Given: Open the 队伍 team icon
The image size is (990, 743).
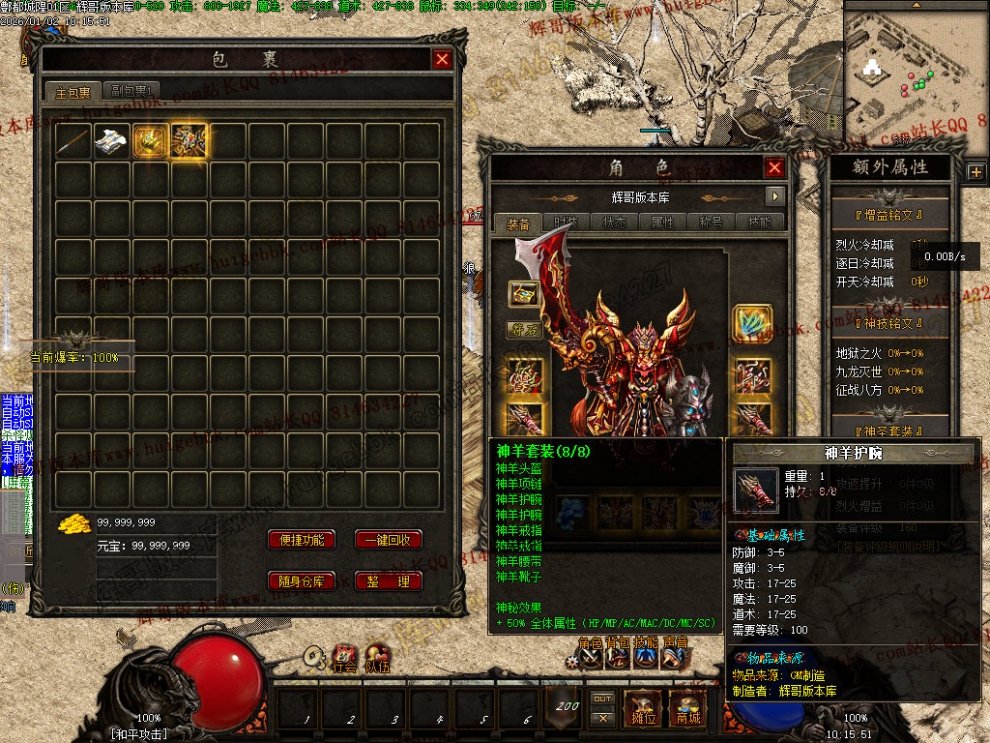Looking at the screenshot, I should (377, 656).
